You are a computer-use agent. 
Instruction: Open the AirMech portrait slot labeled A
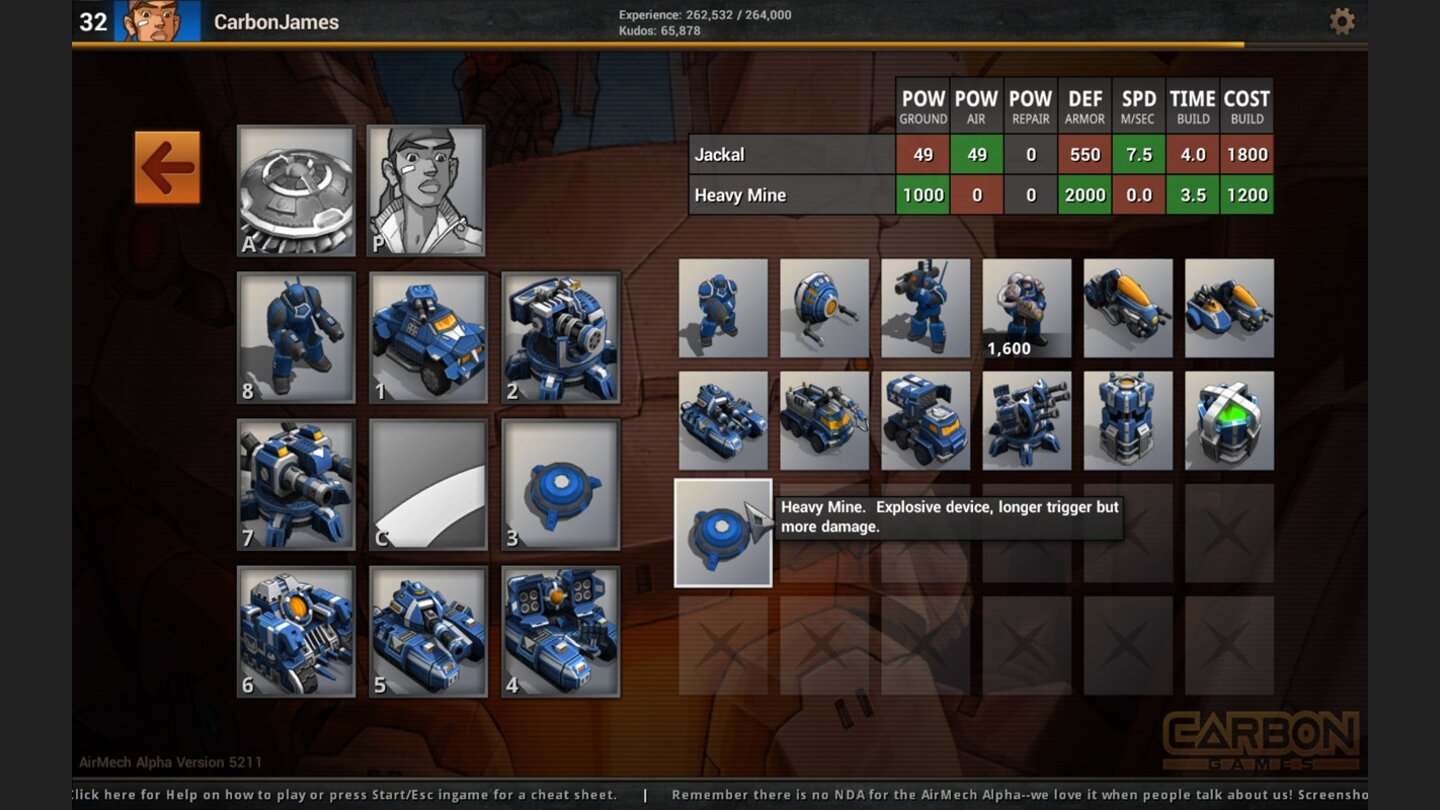coord(297,190)
